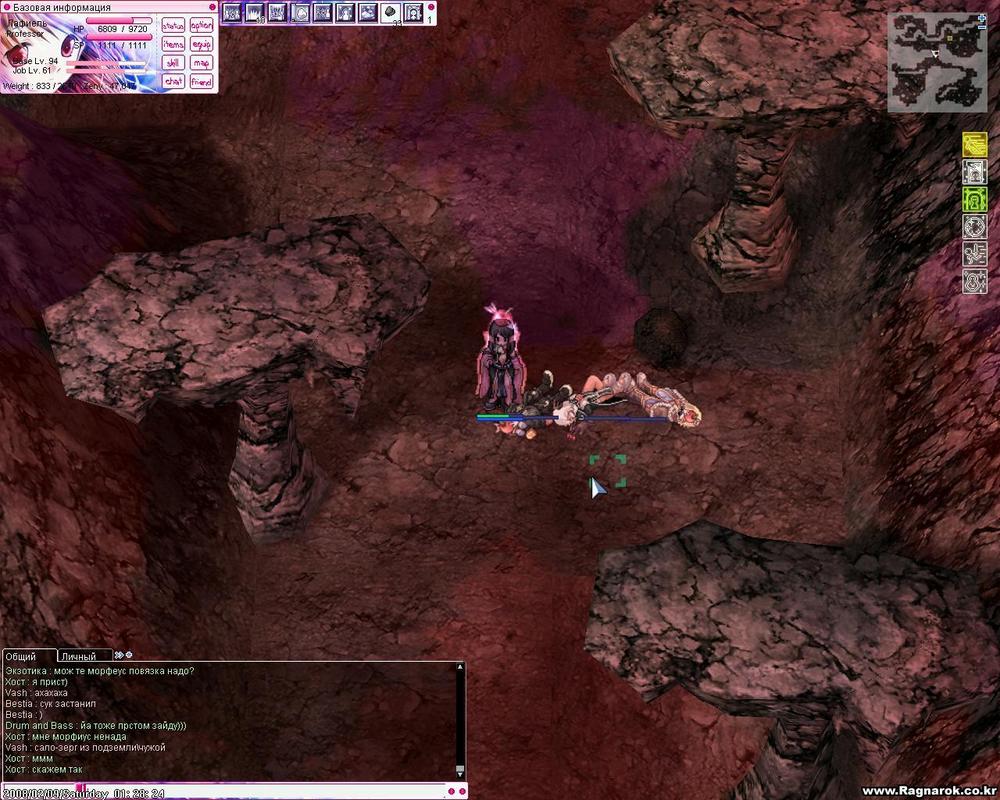
Task: Open the skill list
Action: point(173,62)
